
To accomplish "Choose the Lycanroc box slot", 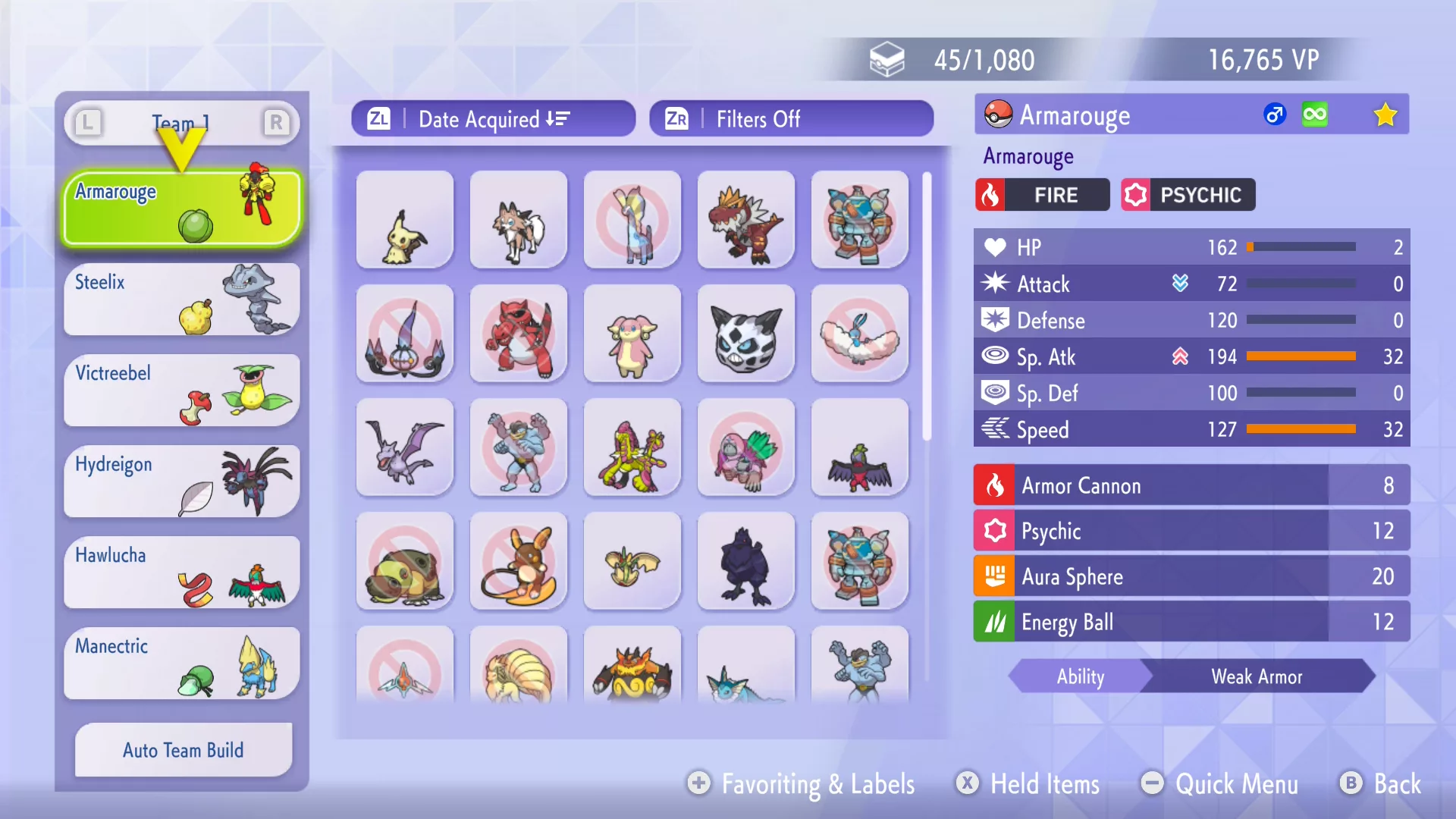I will [519, 220].
